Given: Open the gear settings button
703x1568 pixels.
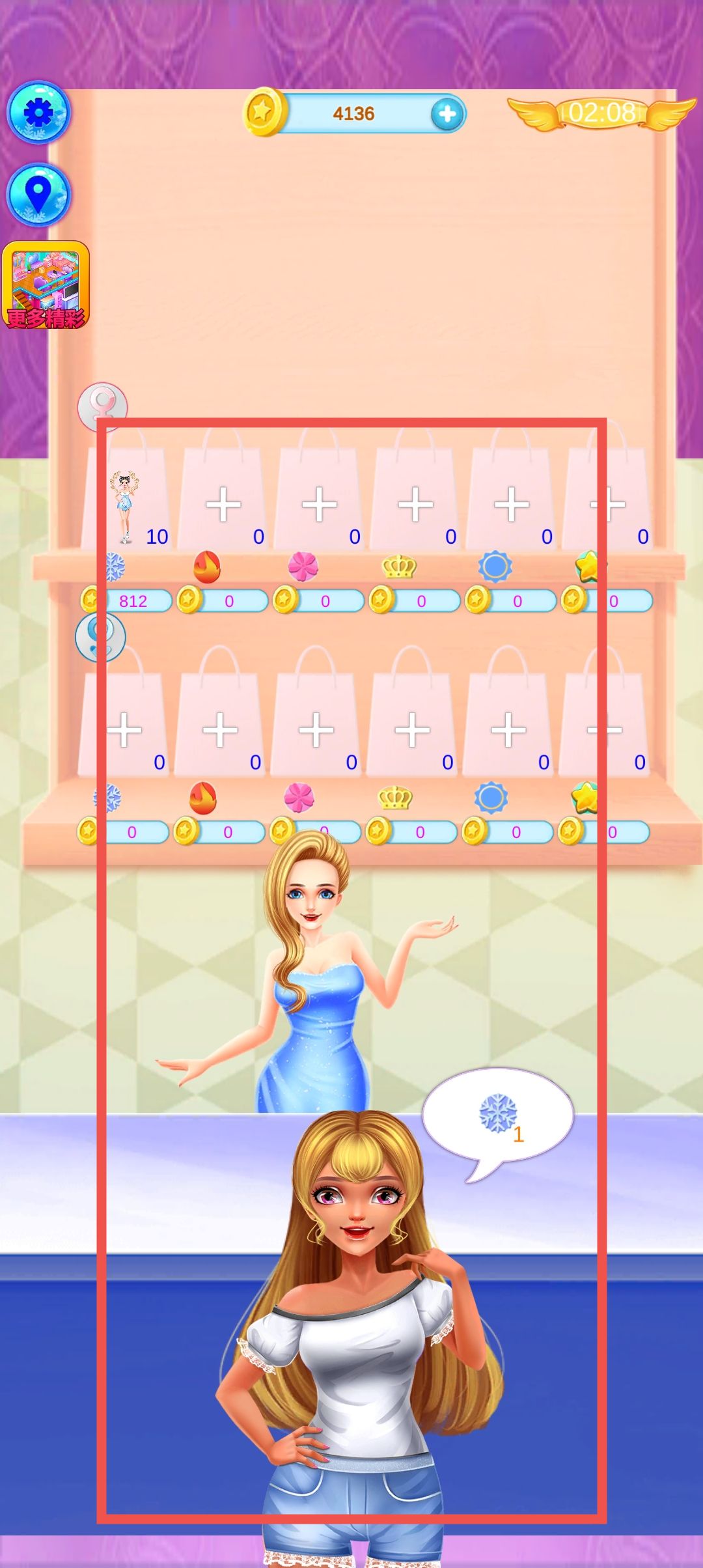Looking at the screenshot, I should coord(38,113).
